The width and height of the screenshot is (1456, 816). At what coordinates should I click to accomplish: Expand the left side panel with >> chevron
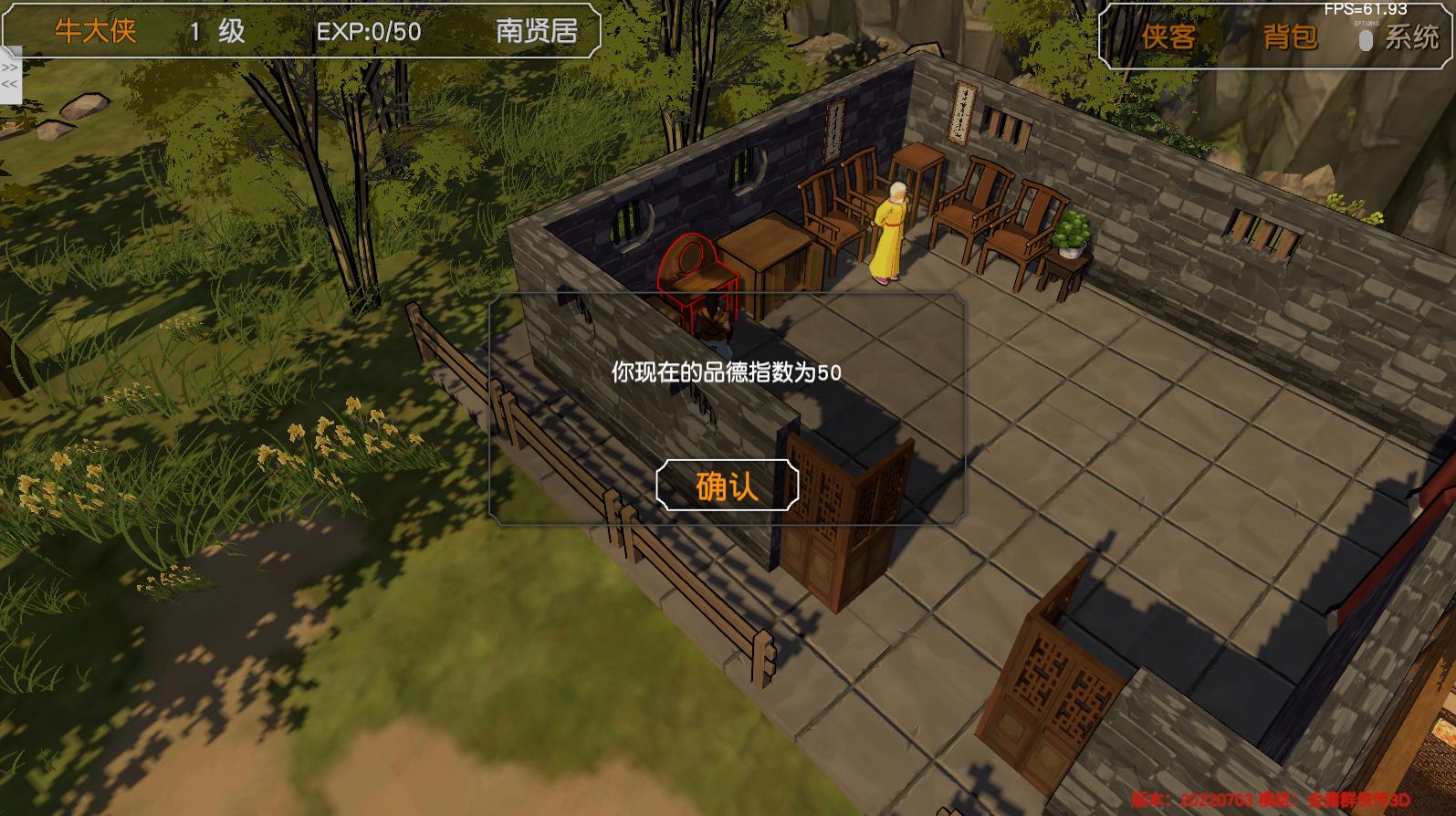coord(10,67)
